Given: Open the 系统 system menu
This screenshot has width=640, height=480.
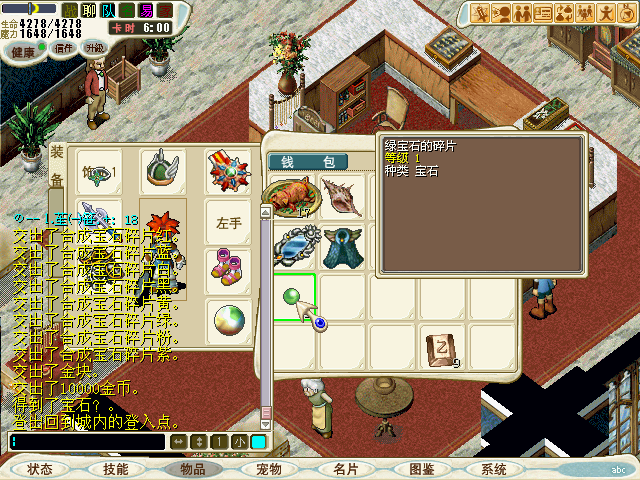Looking at the screenshot, I should [x=494, y=469].
